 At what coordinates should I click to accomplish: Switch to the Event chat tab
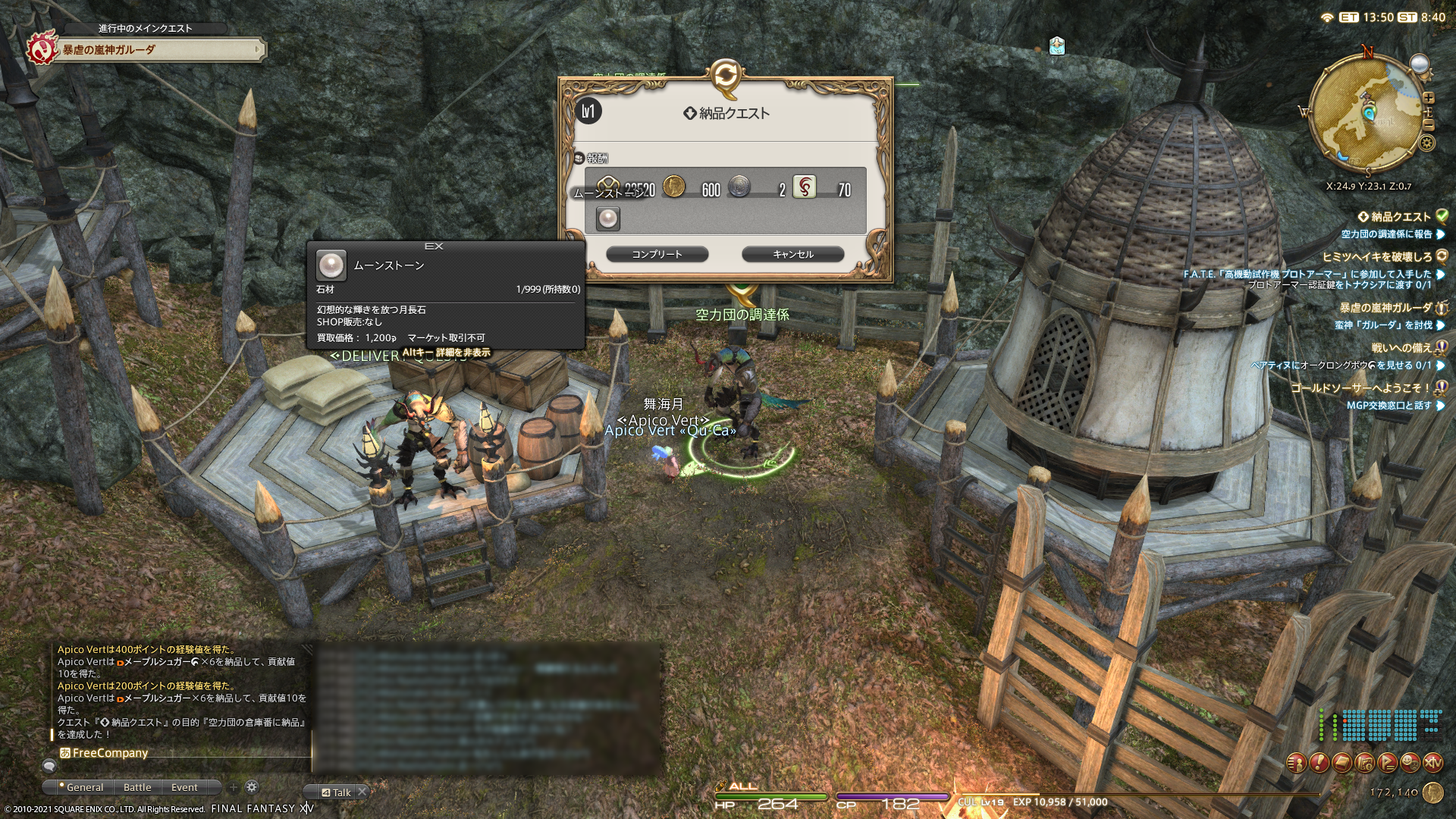pos(184,787)
